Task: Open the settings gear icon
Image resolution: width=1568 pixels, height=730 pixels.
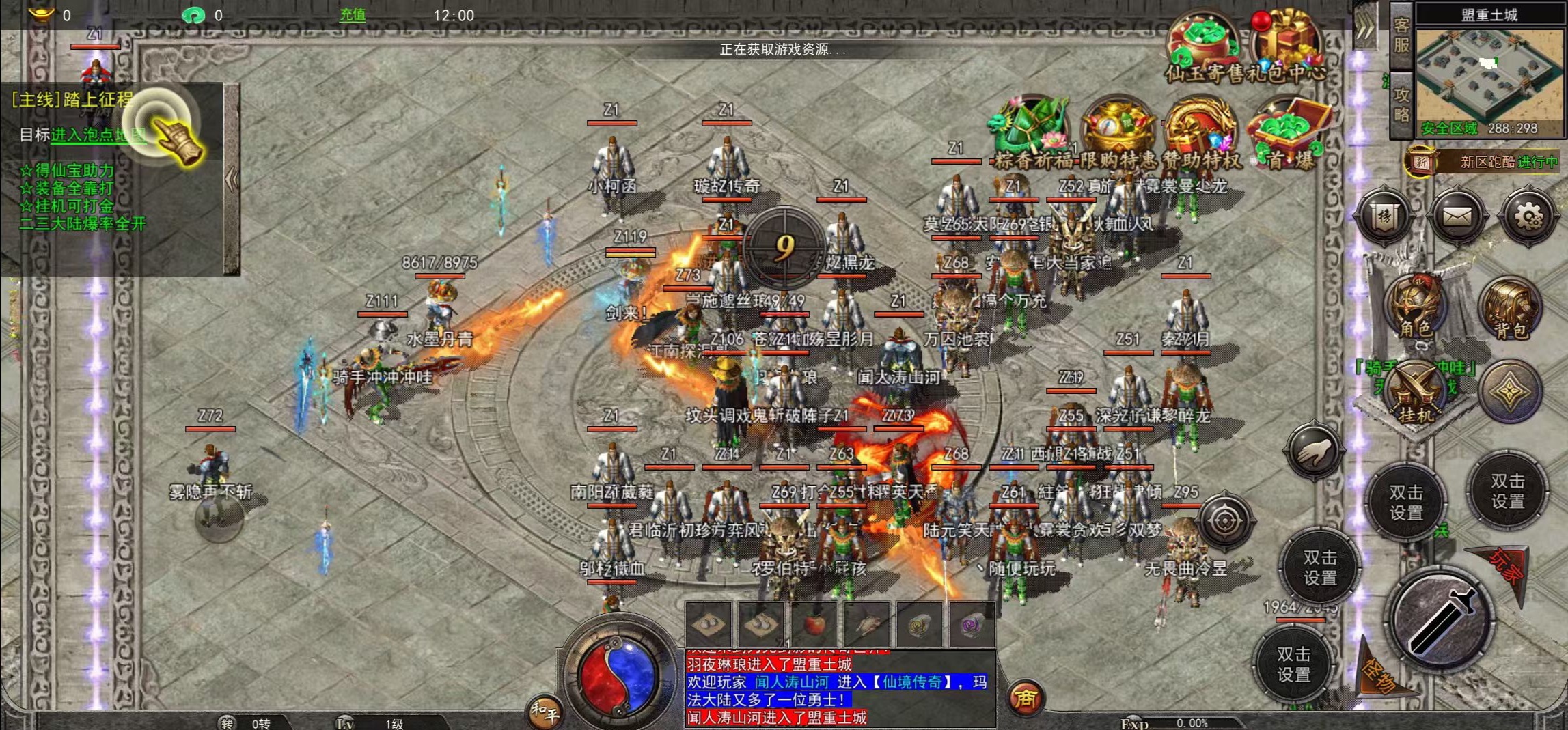Action: (1528, 218)
